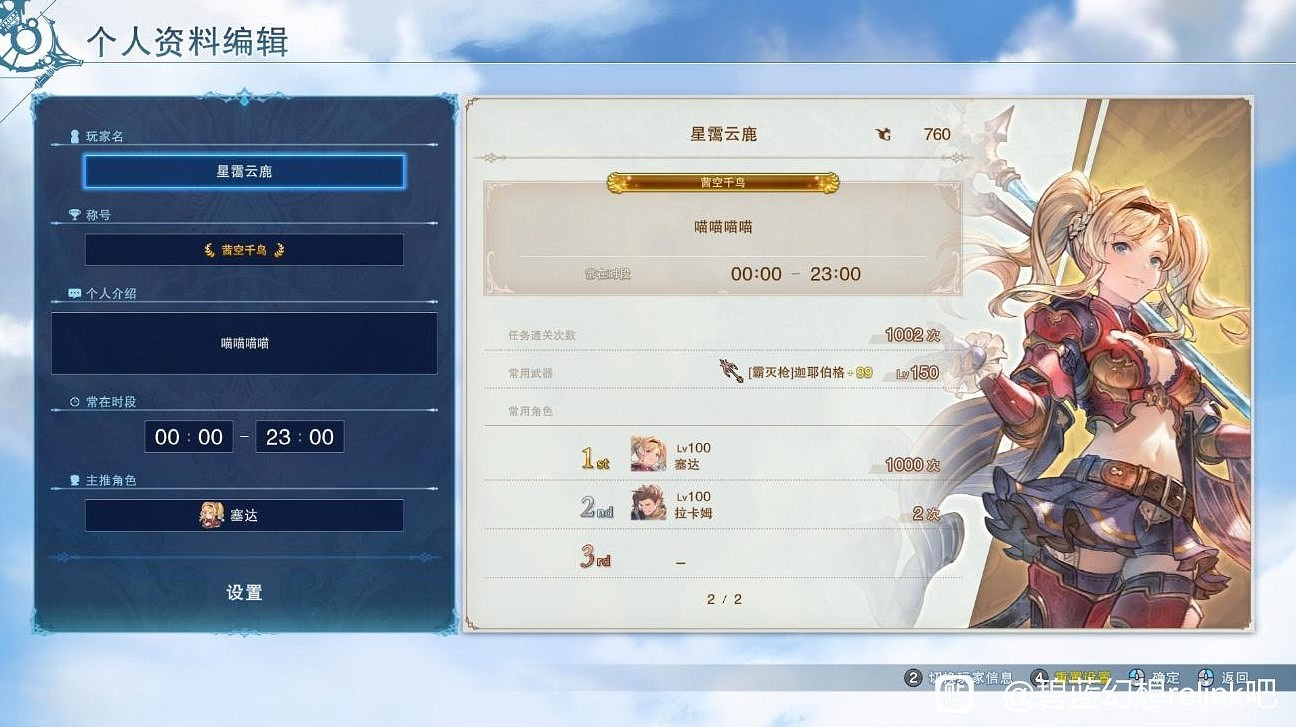This screenshot has height=727, width=1296.
Task: Click the 喵喵喵喵 personal introduction text box
Action: (x=245, y=344)
